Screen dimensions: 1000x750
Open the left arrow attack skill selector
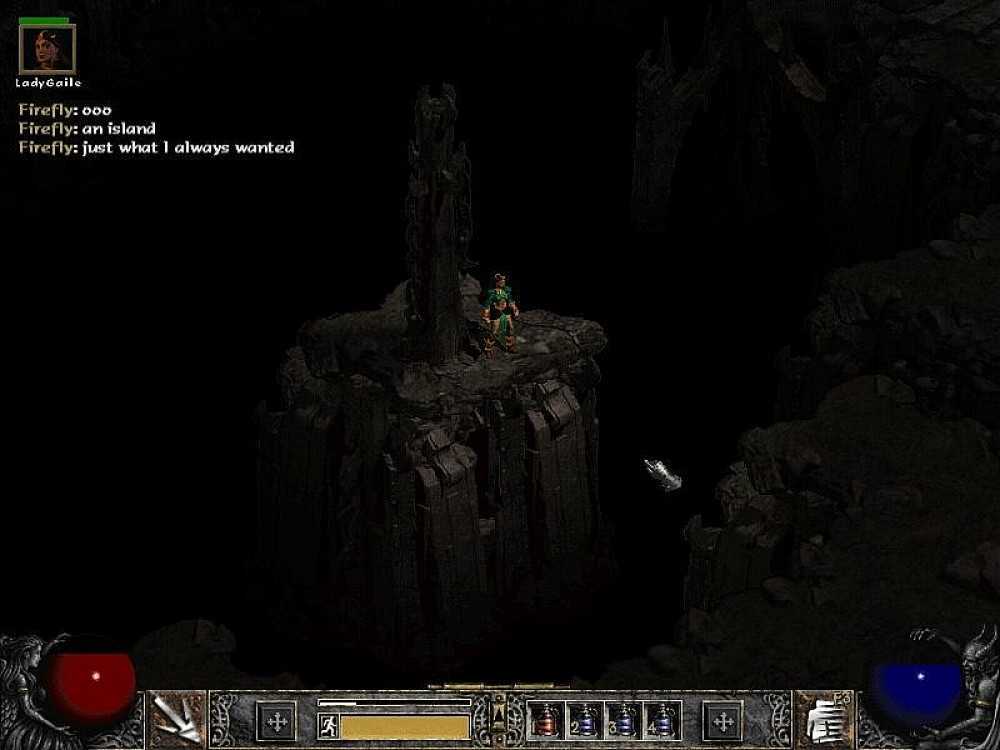tap(175, 719)
